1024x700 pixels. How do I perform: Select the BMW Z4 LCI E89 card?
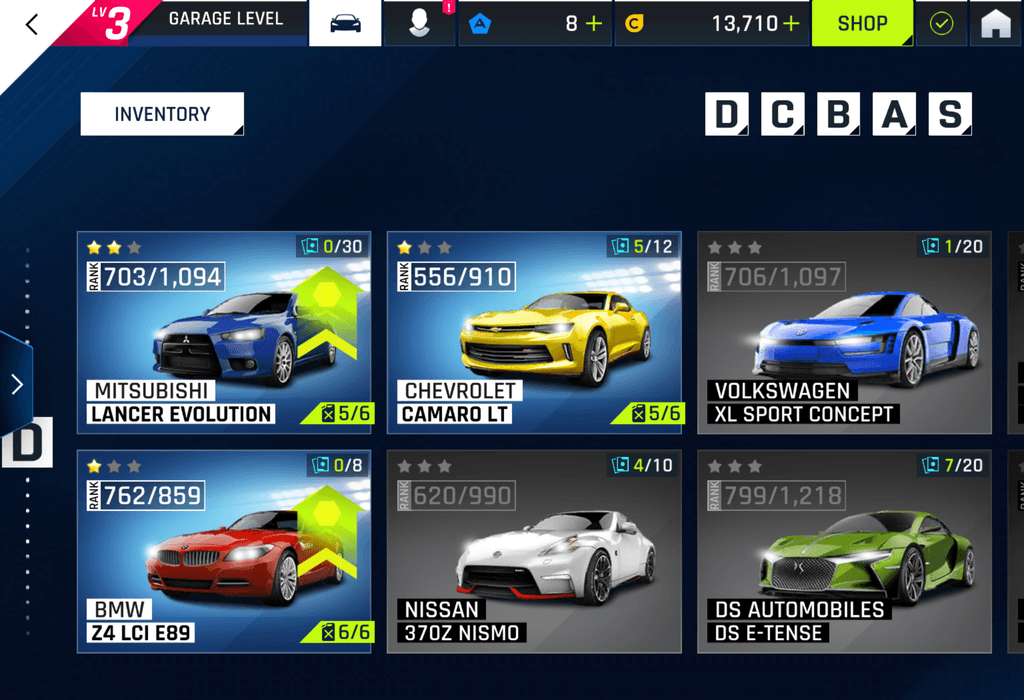(x=224, y=551)
